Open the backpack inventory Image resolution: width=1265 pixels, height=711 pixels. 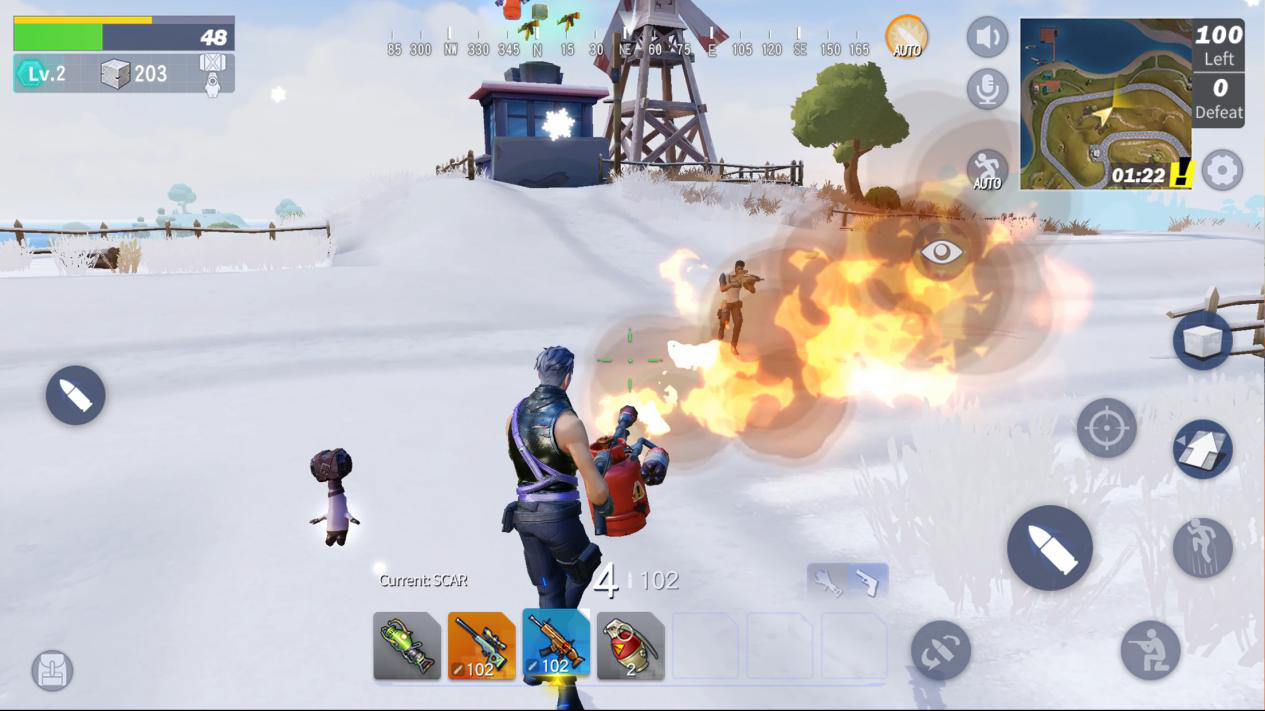[52, 670]
